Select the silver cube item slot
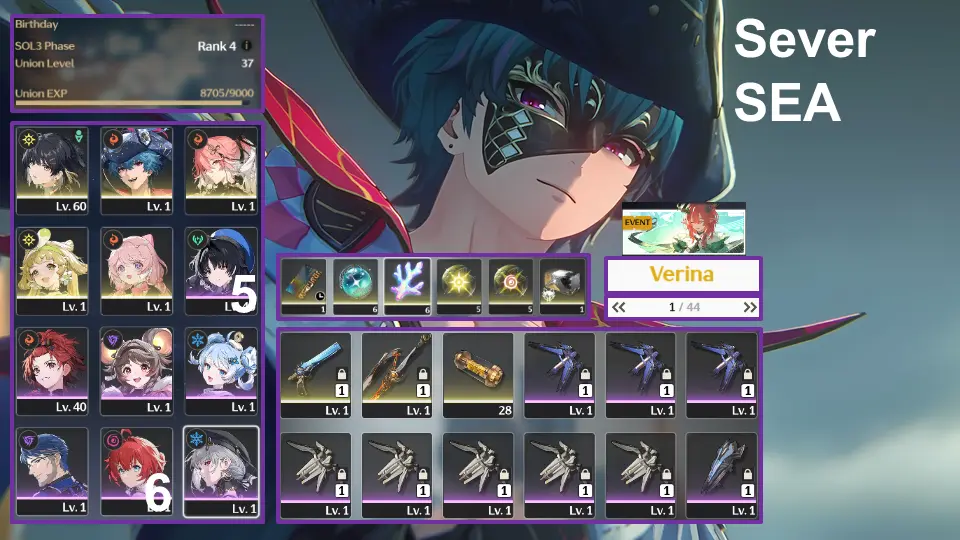Viewport: 960px width, 540px height. 564,286
